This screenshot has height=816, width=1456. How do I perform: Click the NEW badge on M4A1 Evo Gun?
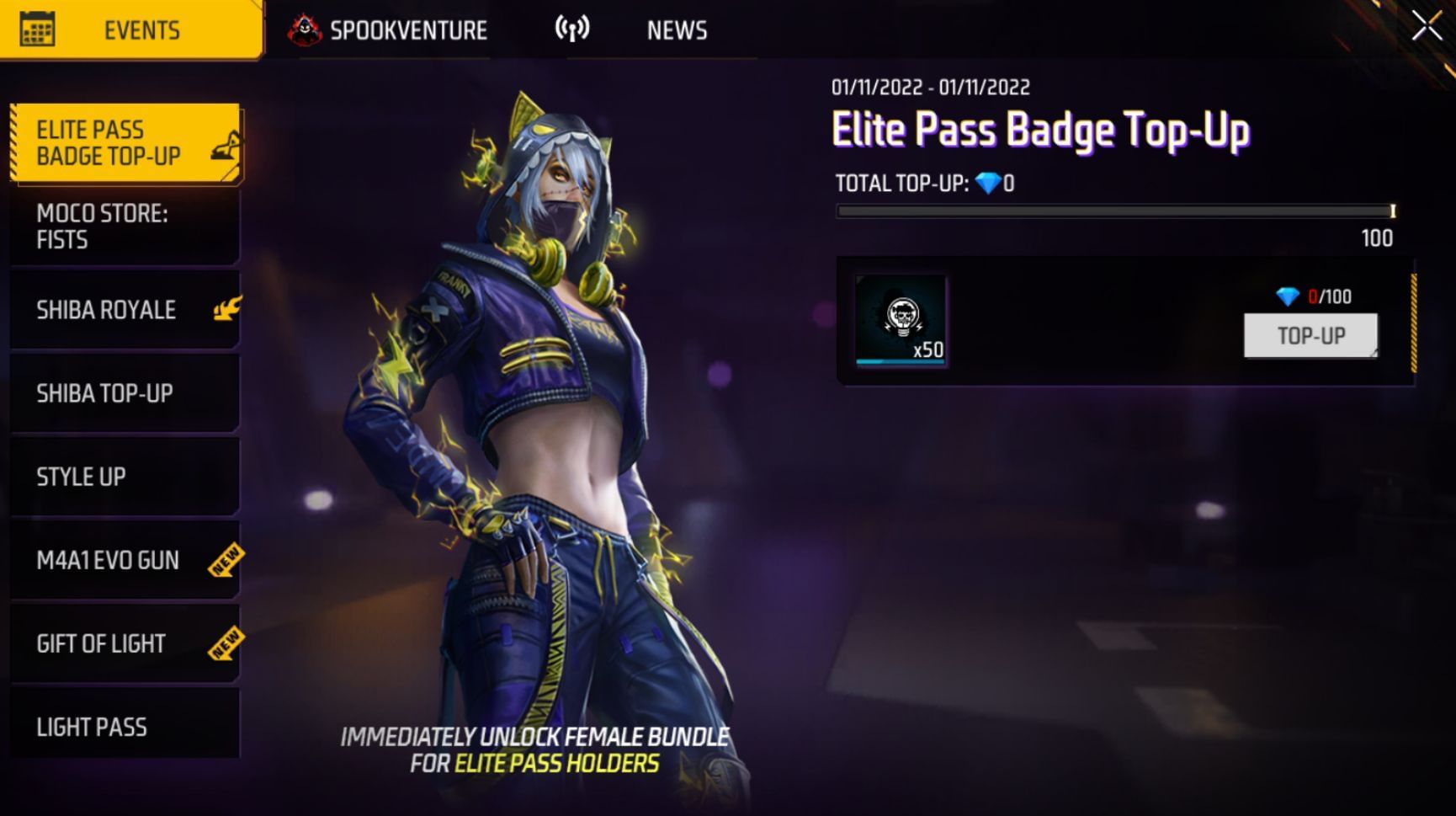(x=225, y=560)
